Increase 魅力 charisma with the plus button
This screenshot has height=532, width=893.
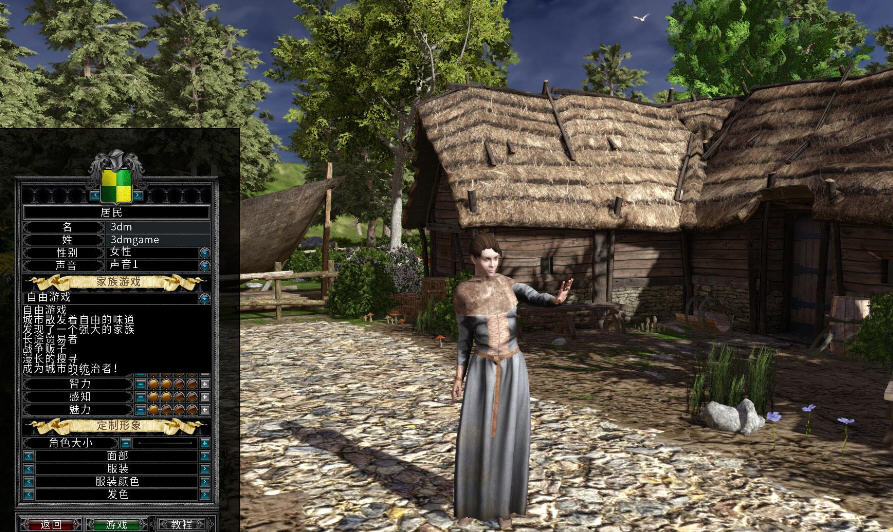click(205, 409)
